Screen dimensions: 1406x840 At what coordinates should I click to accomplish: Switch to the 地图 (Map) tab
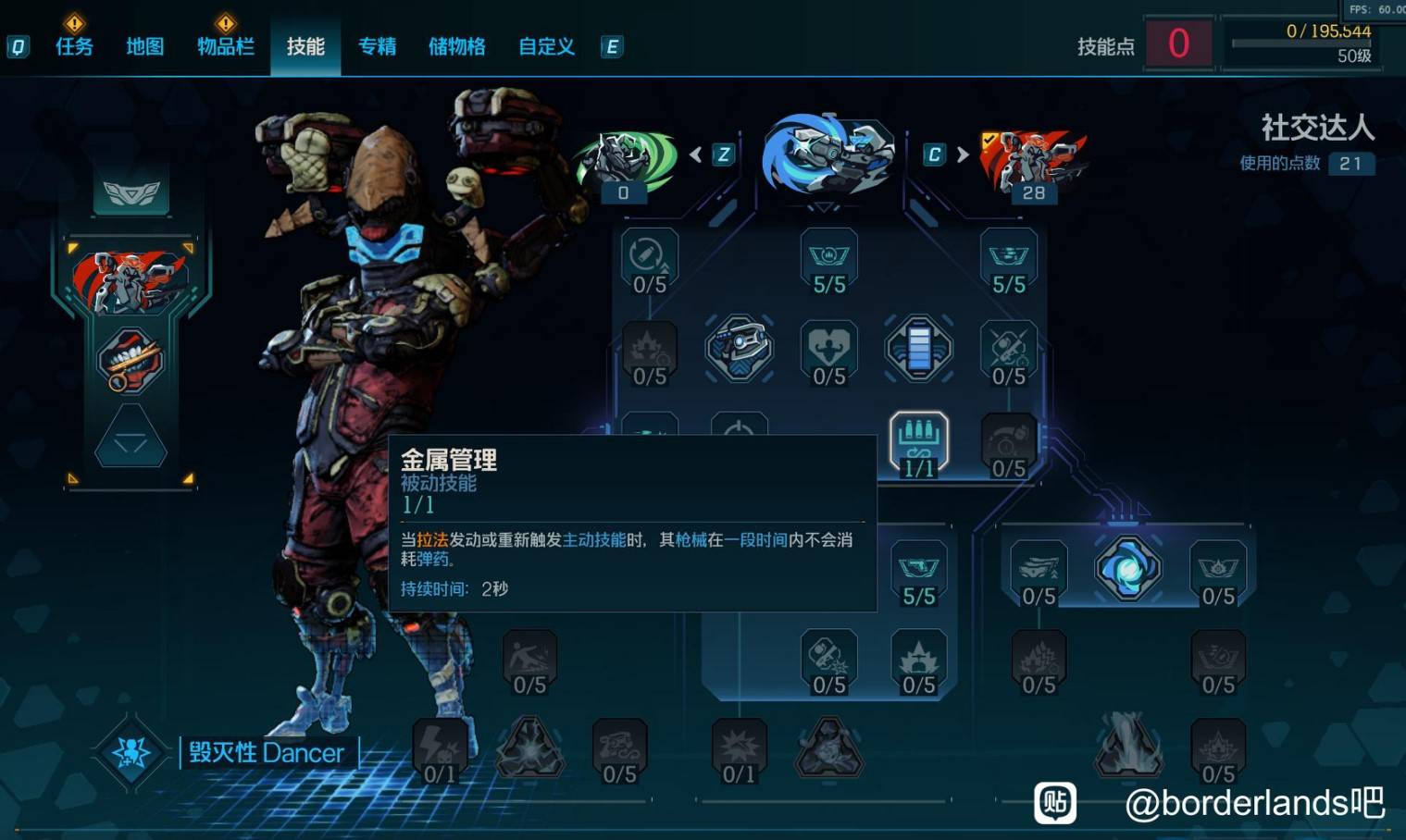[x=144, y=46]
